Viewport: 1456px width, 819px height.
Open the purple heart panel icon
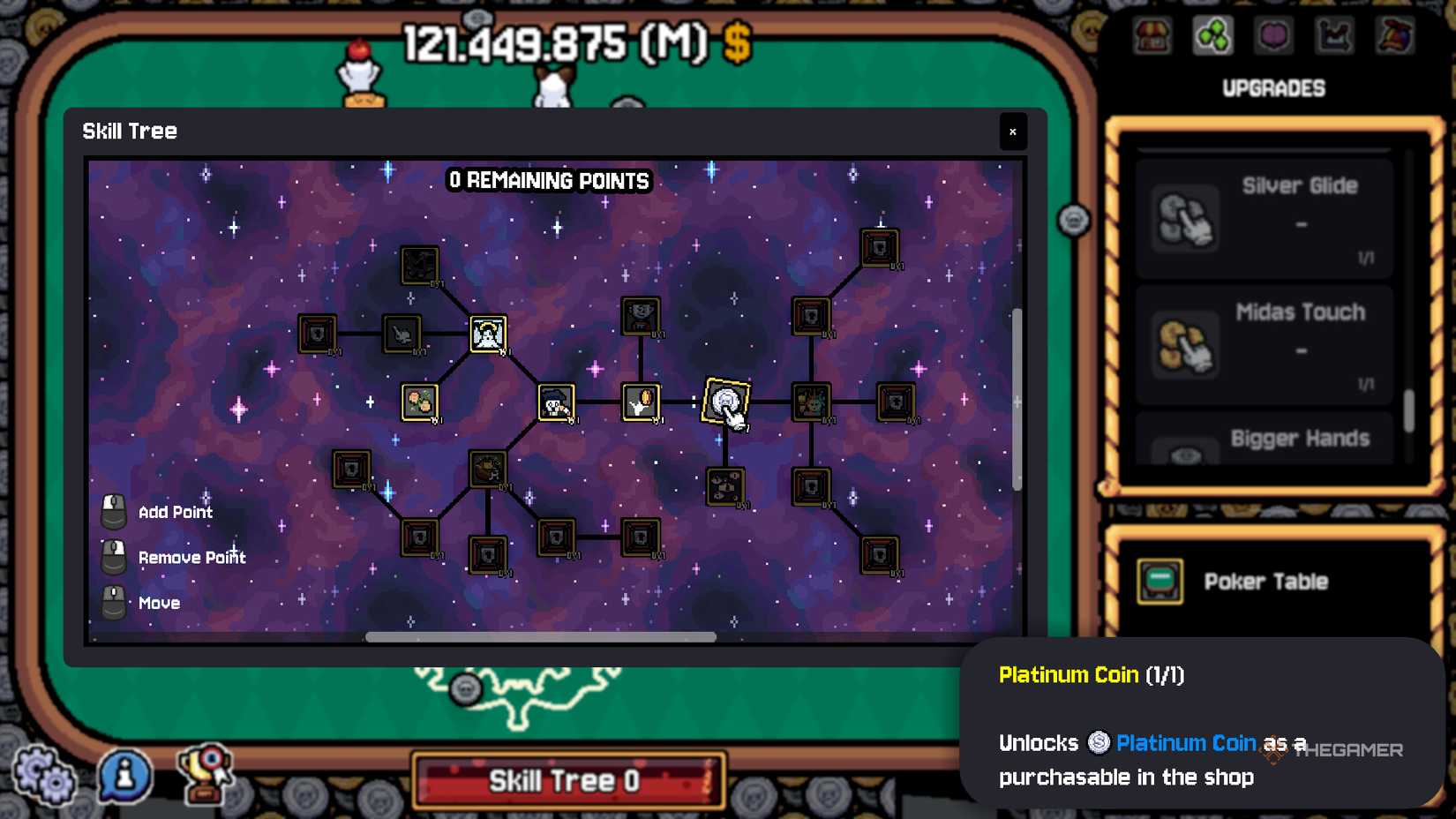[1273, 37]
